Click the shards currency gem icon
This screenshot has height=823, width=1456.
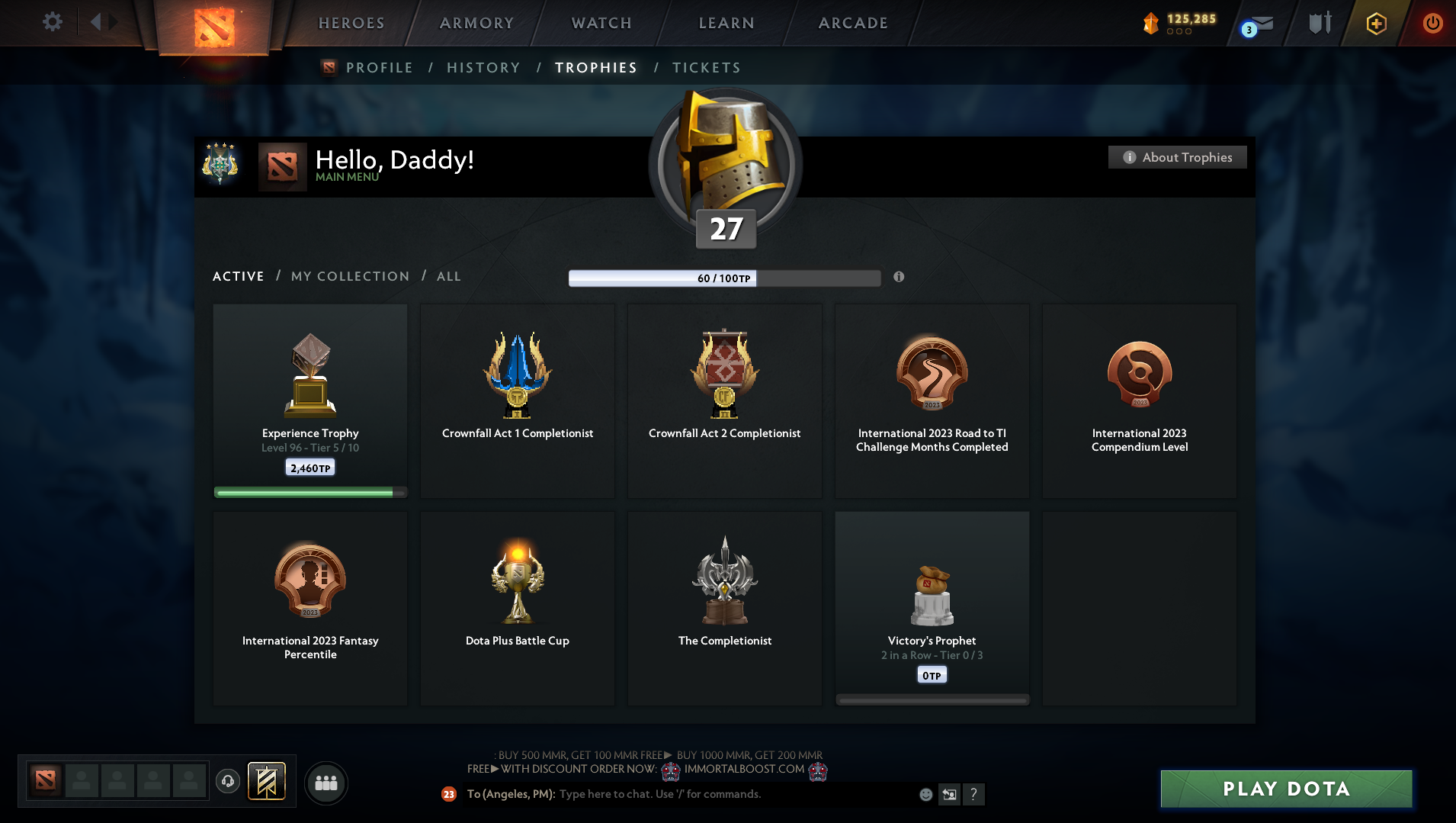click(1151, 23)
